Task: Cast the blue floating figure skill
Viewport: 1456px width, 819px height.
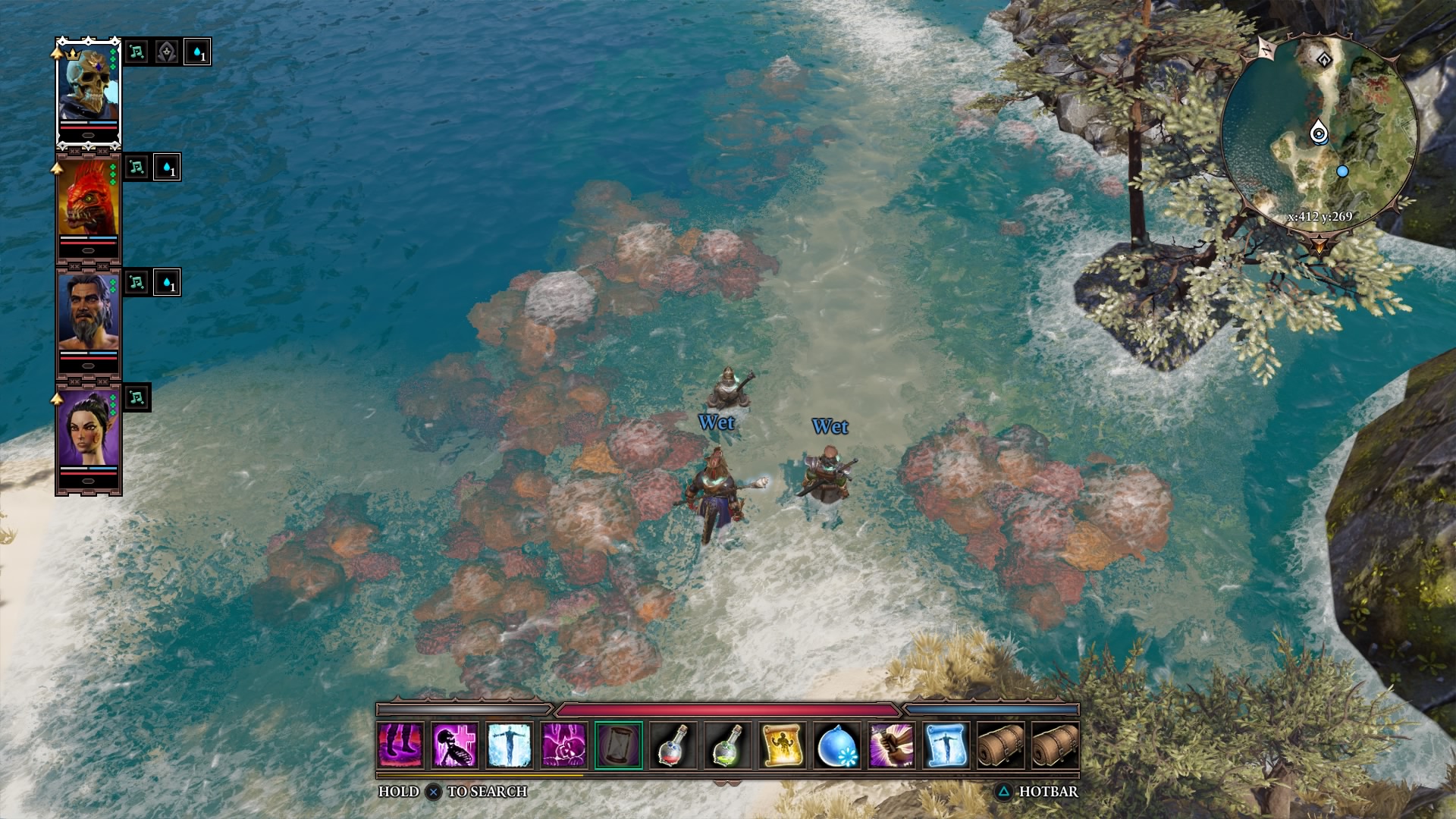Action: click(x=510, y=745)
